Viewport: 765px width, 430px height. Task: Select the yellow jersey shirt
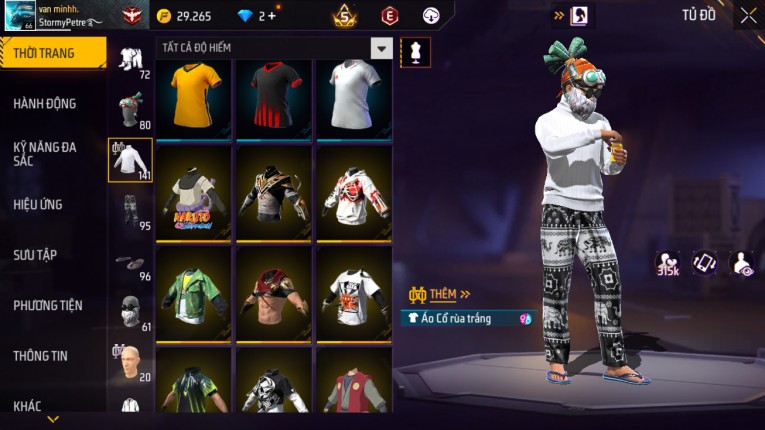(x=195, y=98)
